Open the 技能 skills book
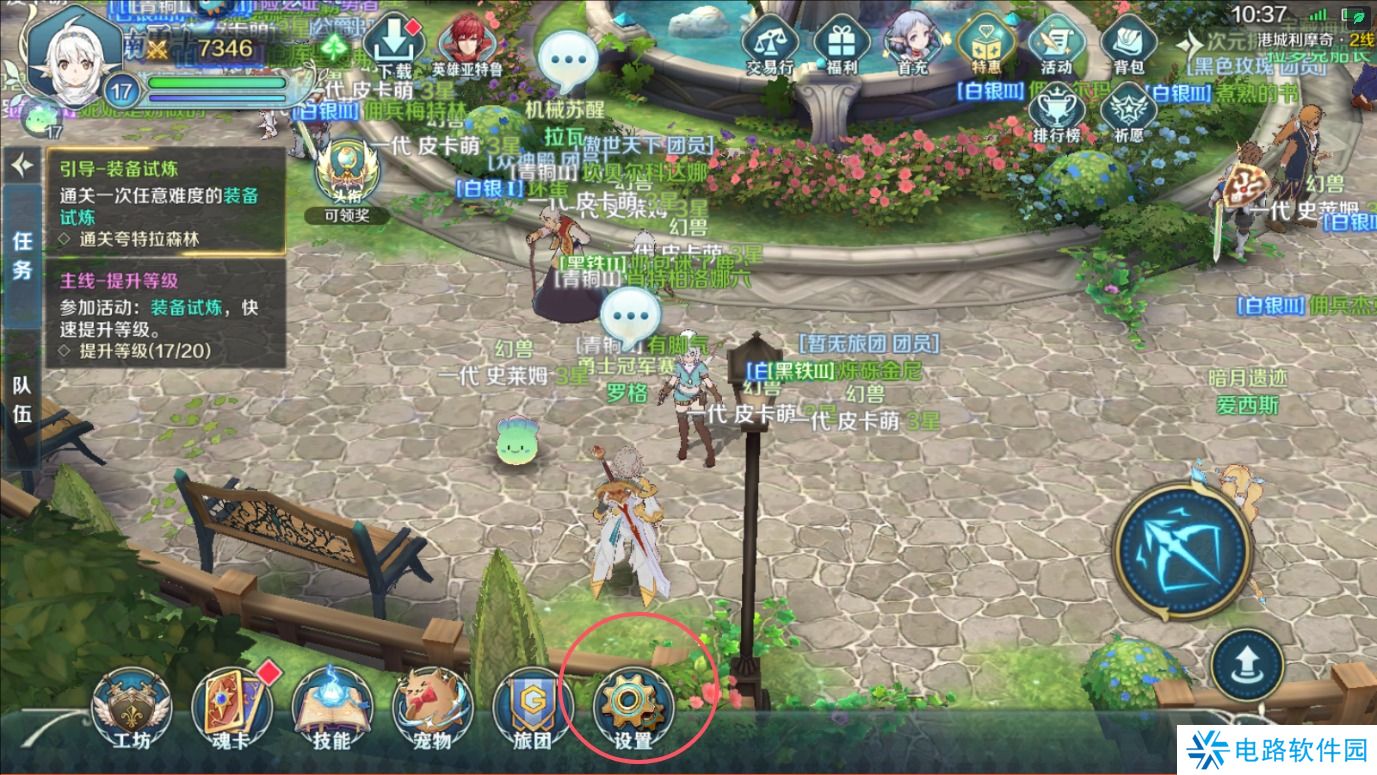The height and width of the screenshot is (775, 1377). pyautogui.click(x=331, y=708)
